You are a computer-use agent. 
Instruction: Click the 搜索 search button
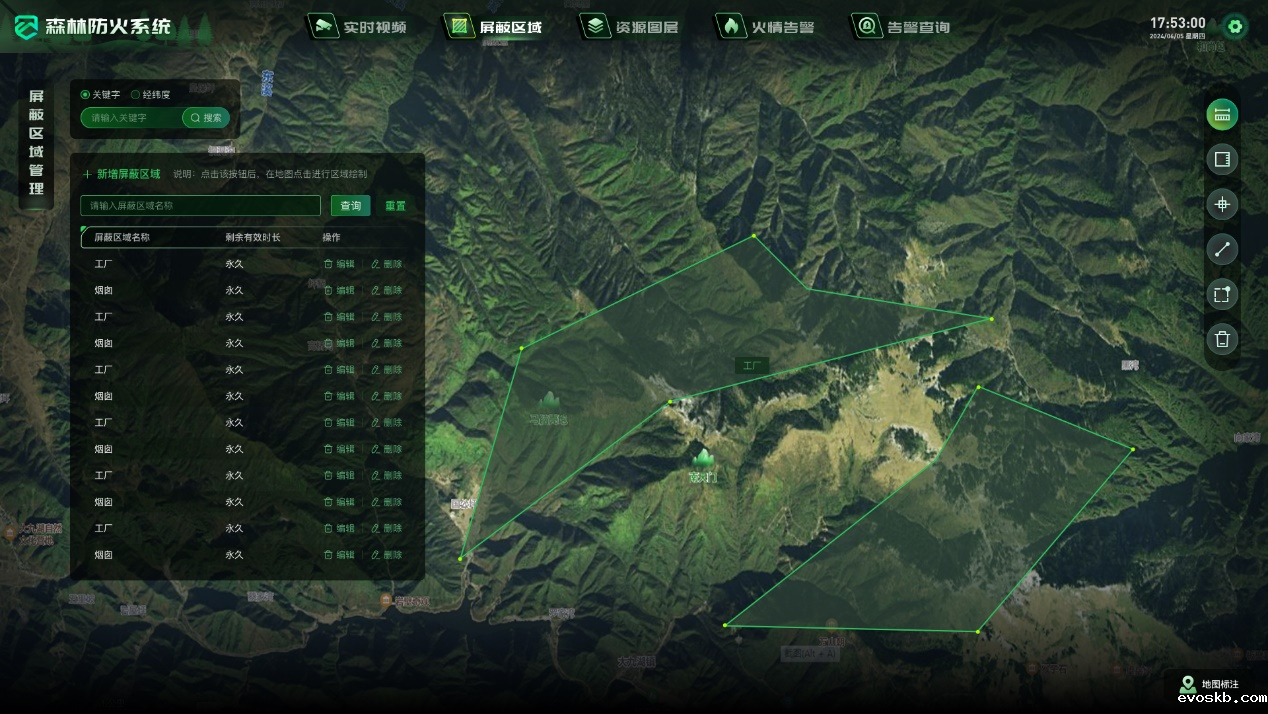pyautogui.click(x=207, y=118)
